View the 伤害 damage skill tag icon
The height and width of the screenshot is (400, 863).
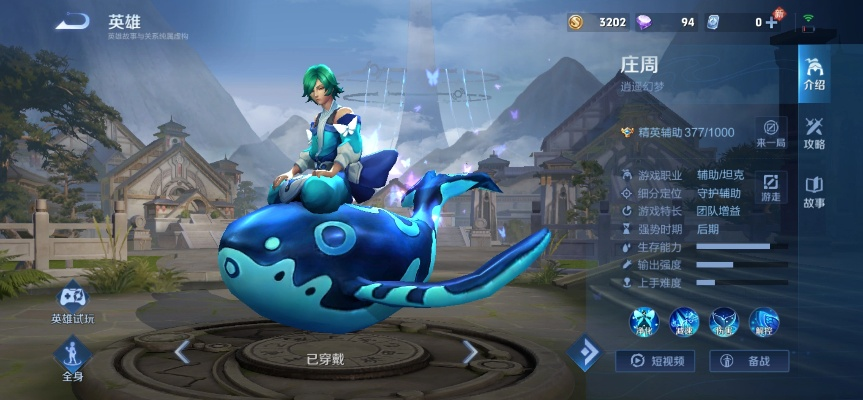[x=723, y=322]
